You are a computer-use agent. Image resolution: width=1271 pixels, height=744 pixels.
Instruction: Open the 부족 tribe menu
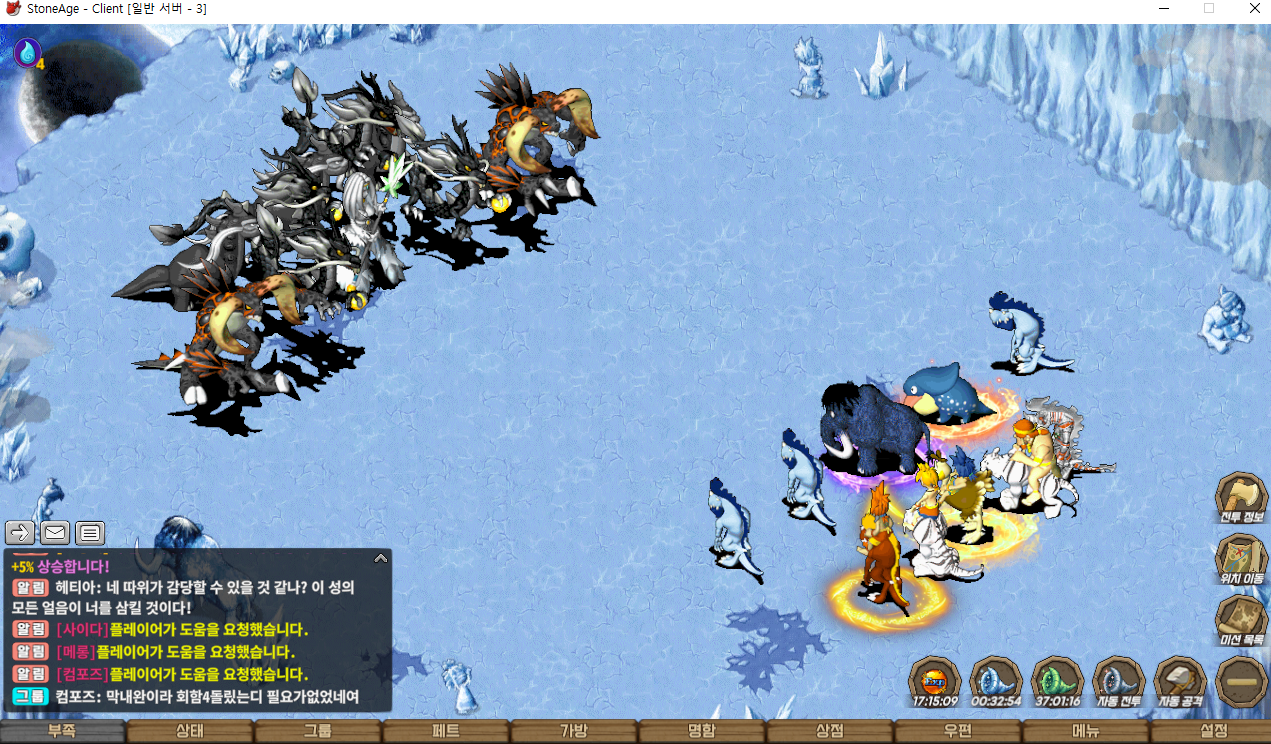tap(62, 731)
